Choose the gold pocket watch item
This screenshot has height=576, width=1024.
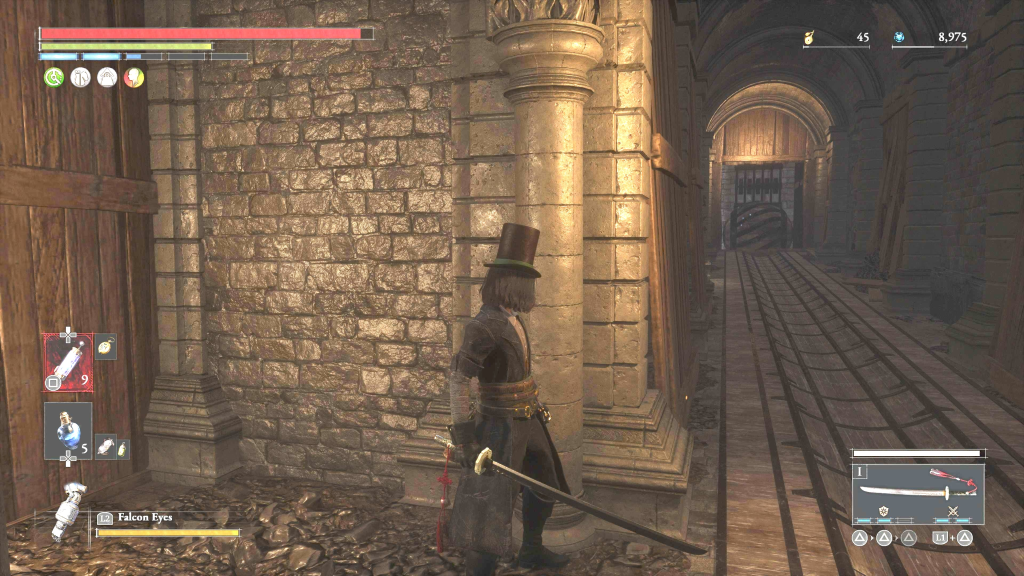106,345
